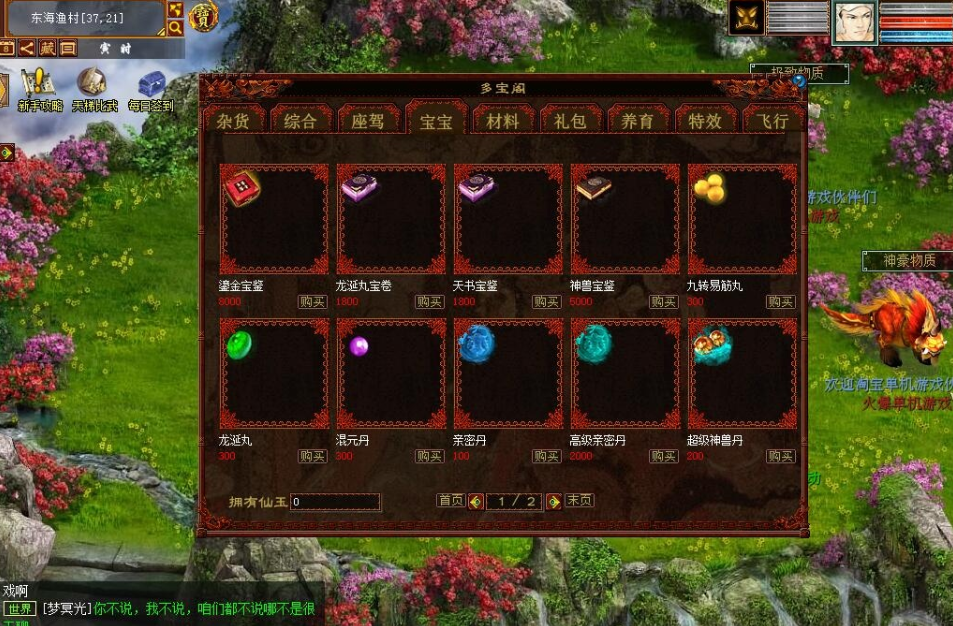This screenshot has height=626, width=953.
Task: Show the 礼包 tab items
Action: 570,120
